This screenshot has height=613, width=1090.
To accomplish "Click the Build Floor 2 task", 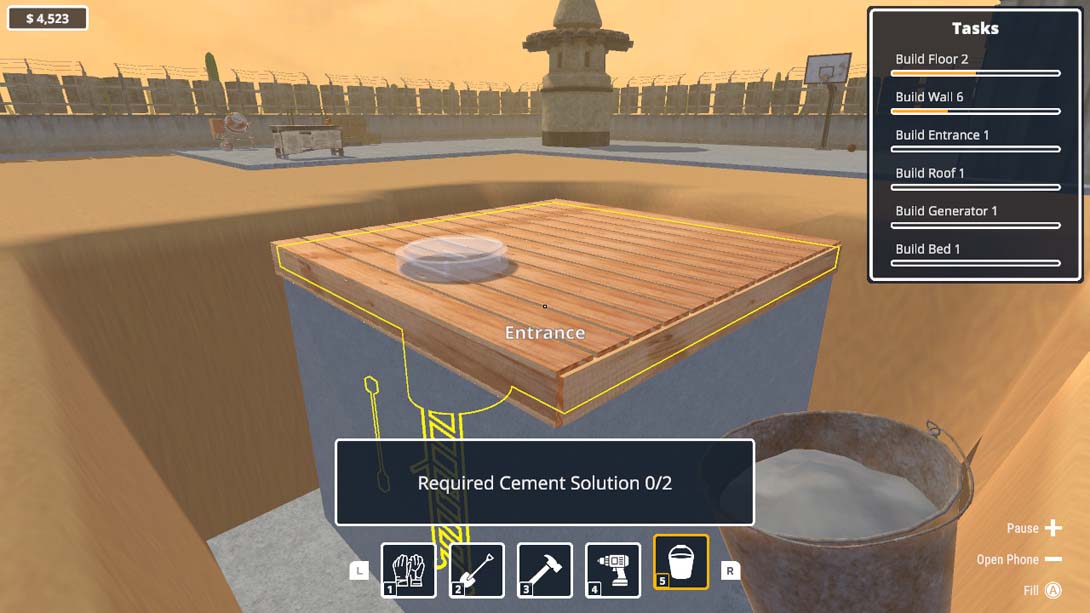I will pyautogui.click(x=975, y=63).
